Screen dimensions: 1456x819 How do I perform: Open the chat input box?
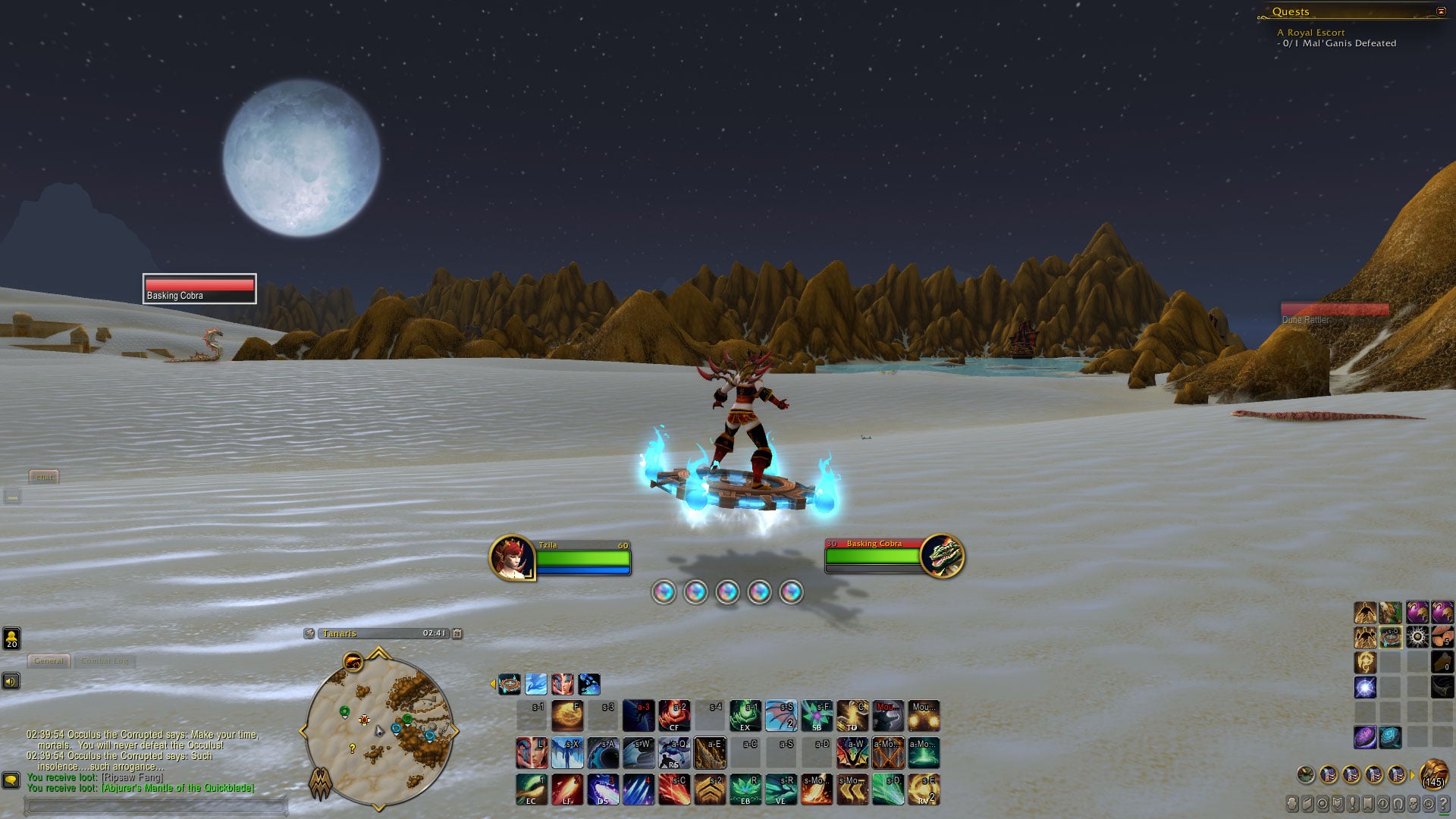pyautogui.click(x=155, y=805)
